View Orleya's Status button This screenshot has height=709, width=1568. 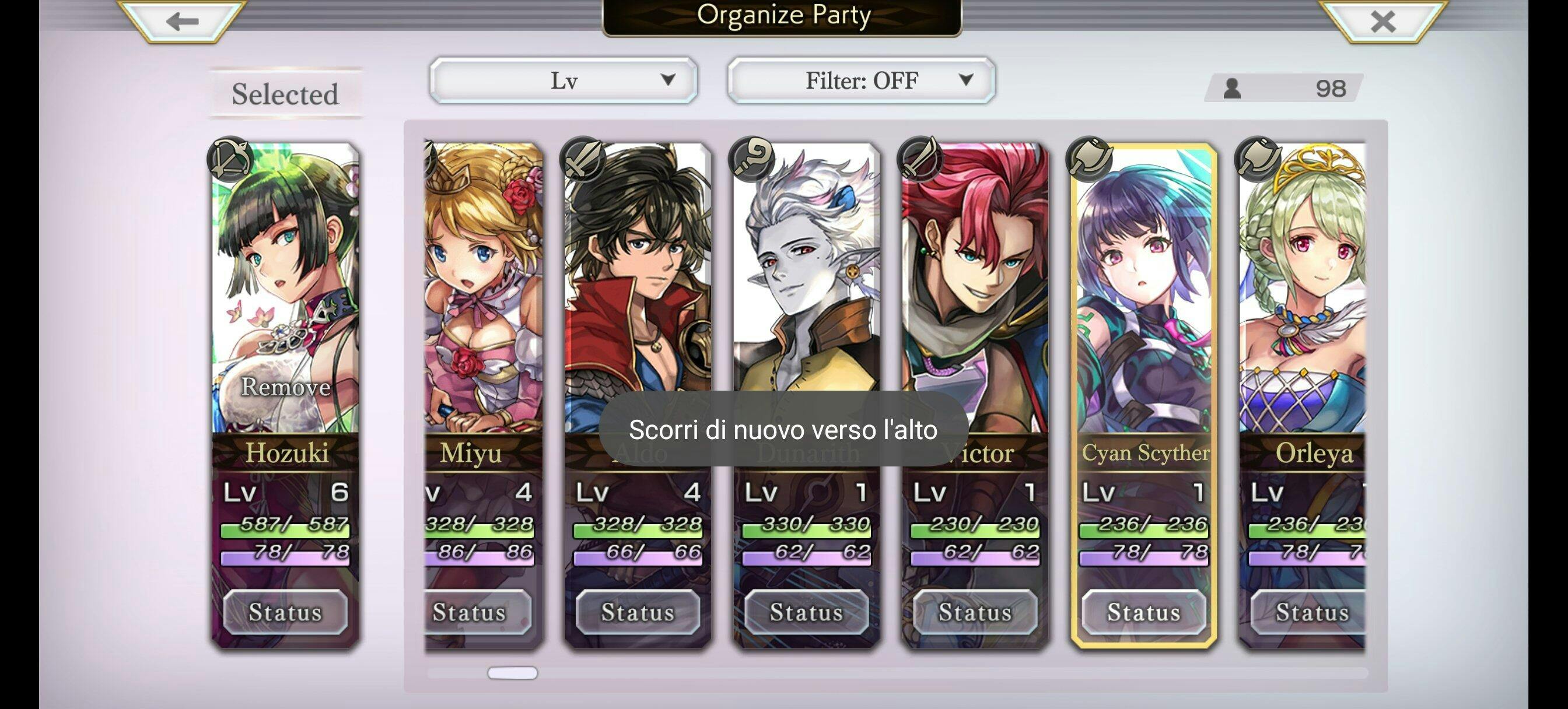[x=1308, y=612]
